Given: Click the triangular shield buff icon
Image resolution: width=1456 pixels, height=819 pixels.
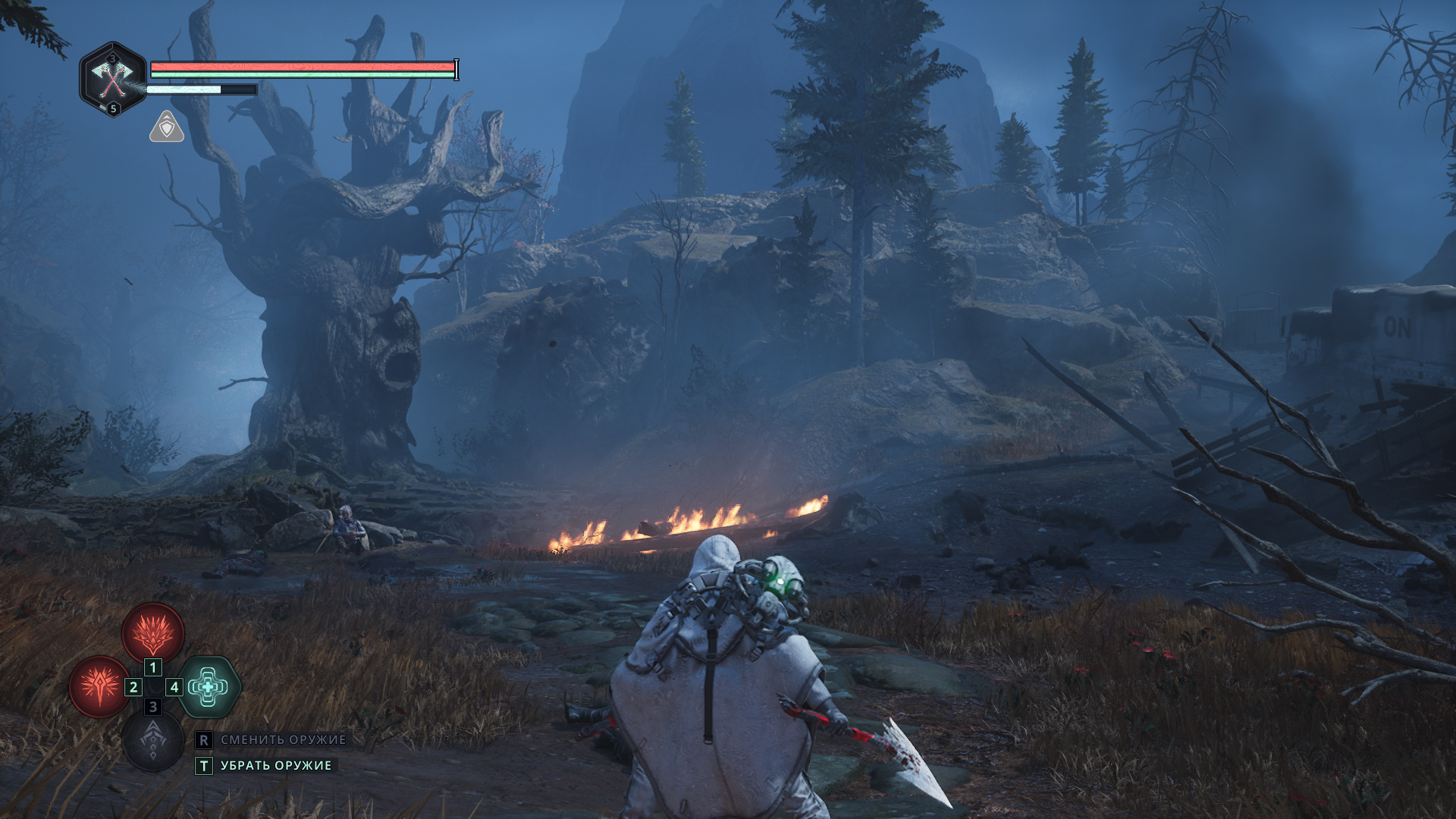Looking at the screenshot, I should [167, 127].
